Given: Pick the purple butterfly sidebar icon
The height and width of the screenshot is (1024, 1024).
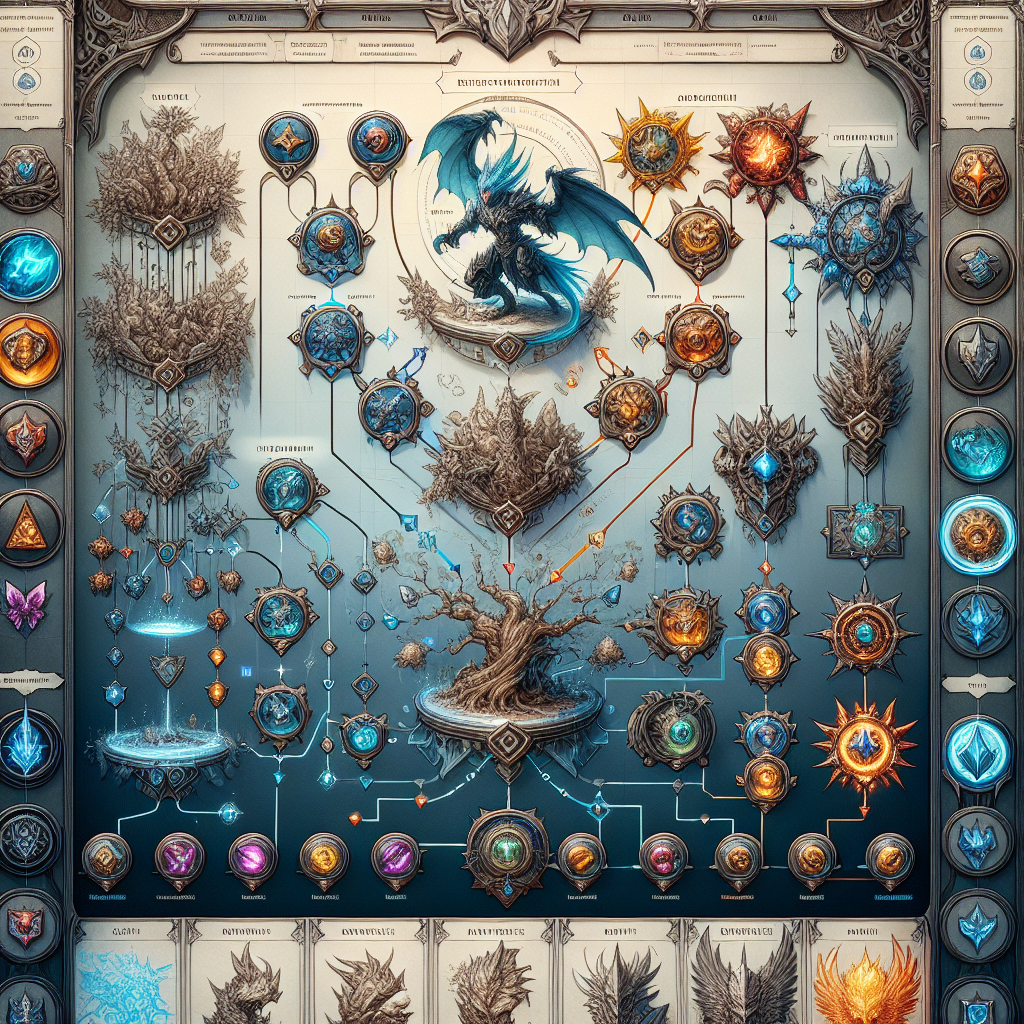Looking at the screenshot, I should [27, 608].
